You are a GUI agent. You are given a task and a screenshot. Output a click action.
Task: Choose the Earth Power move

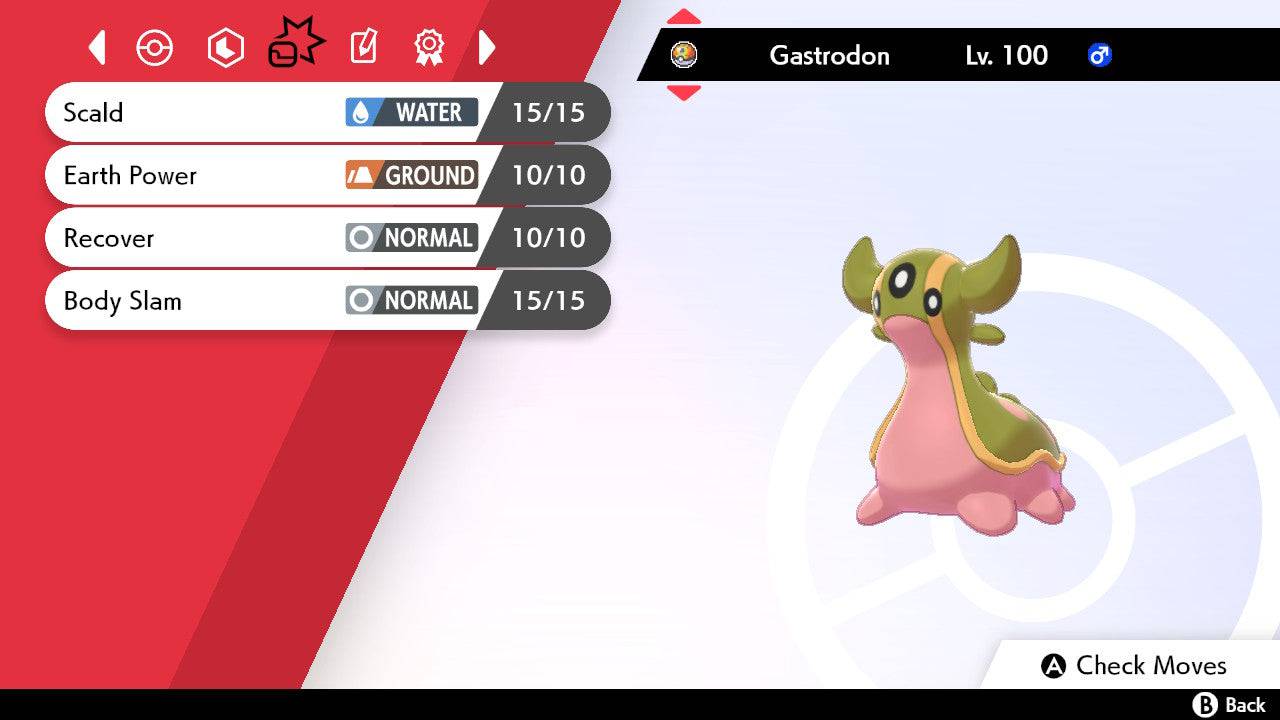coord(327,175)
